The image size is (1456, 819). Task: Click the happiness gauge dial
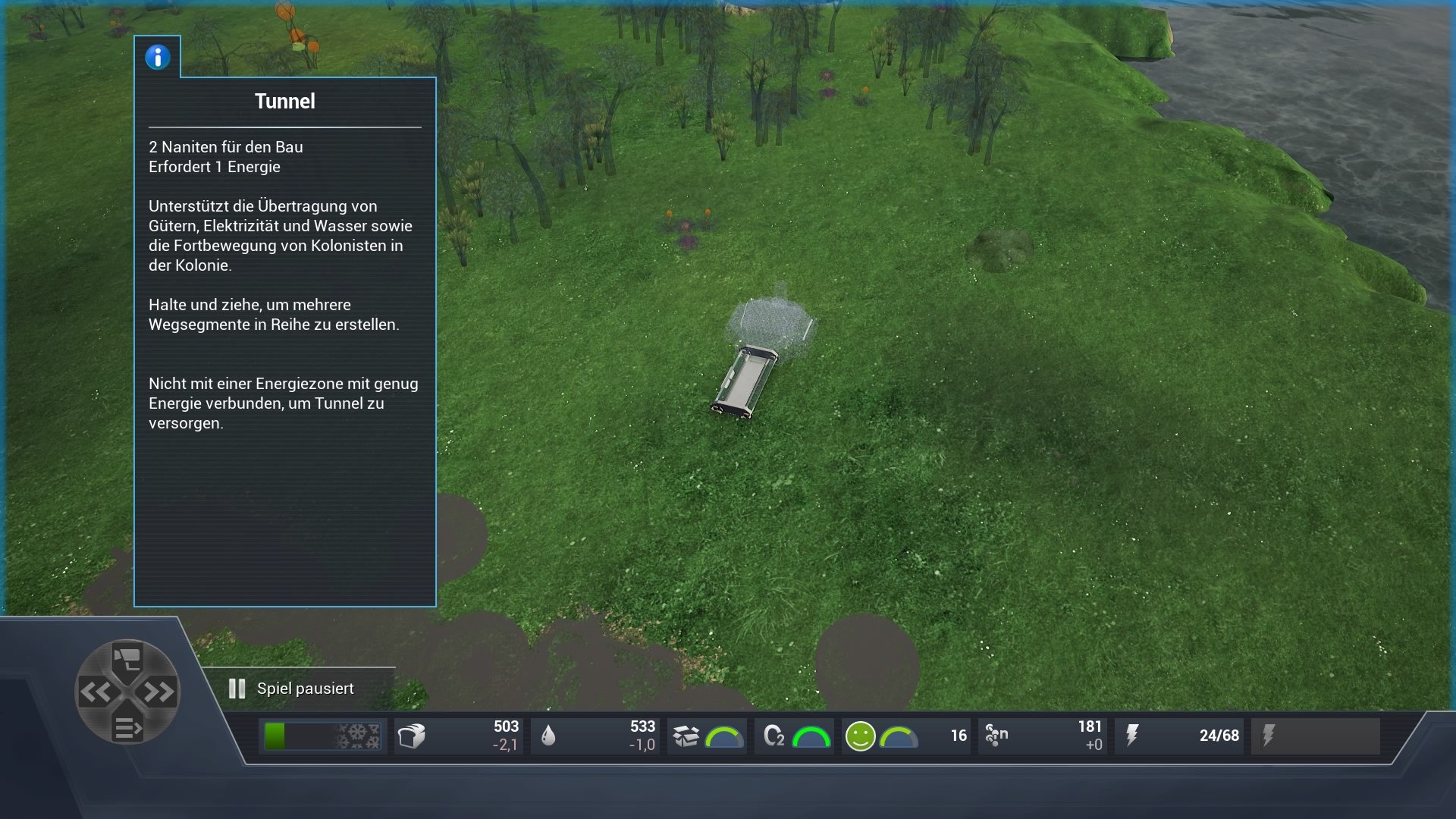(x=899, y=735)
